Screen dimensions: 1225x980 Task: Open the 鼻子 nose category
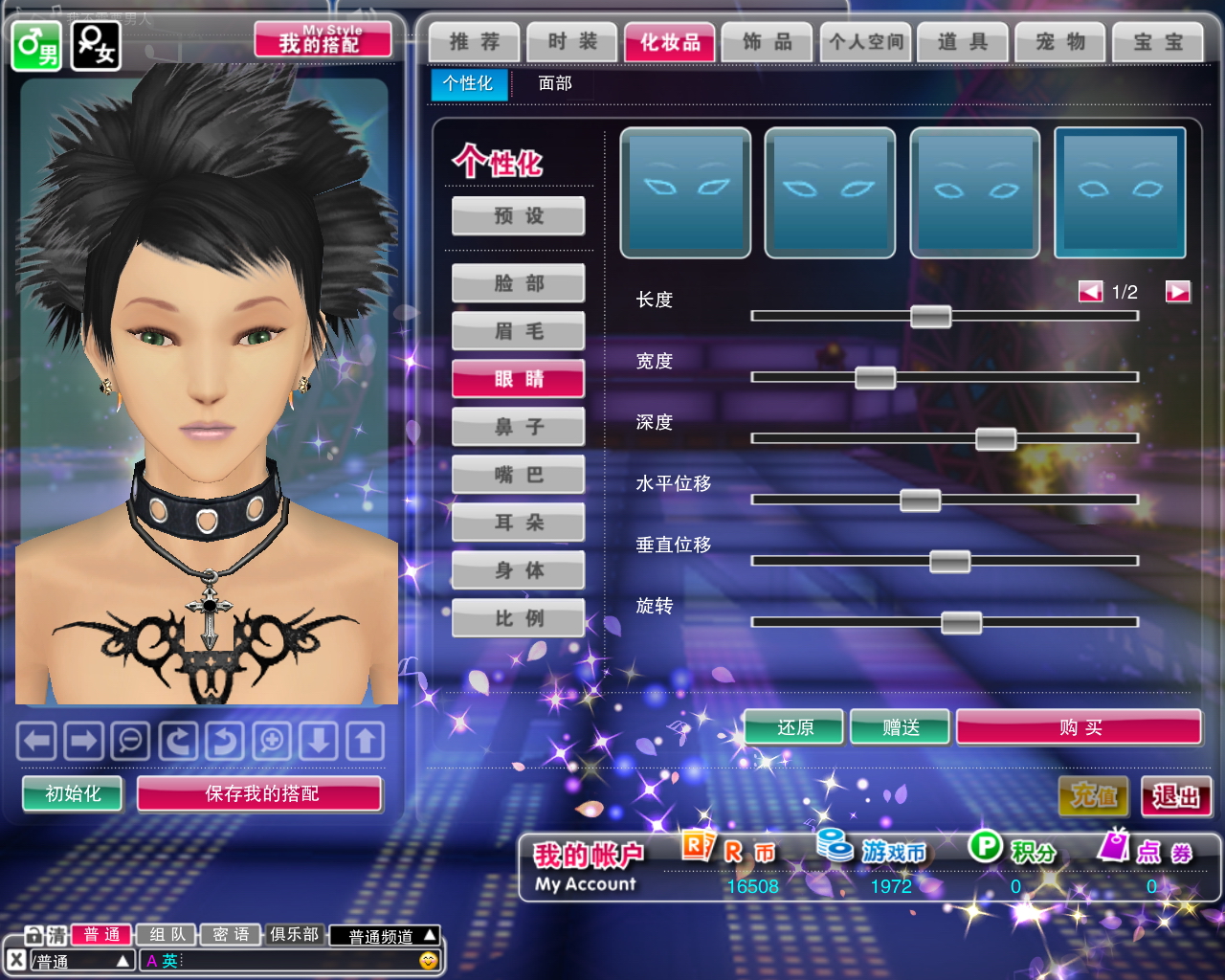tap(519, 427)
